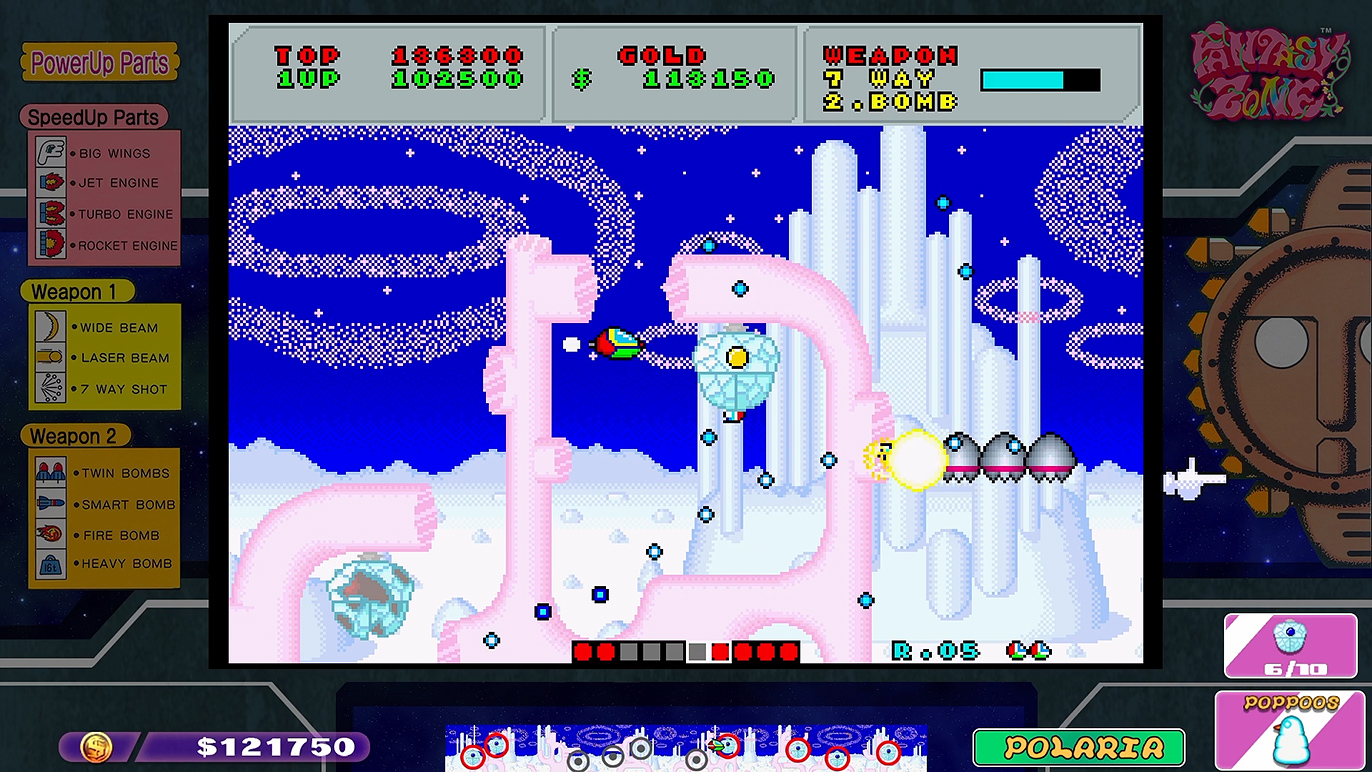Click the Polaria stage name label
Image resolution: width=1372 pixels, height=772 pixels.
1078,747
